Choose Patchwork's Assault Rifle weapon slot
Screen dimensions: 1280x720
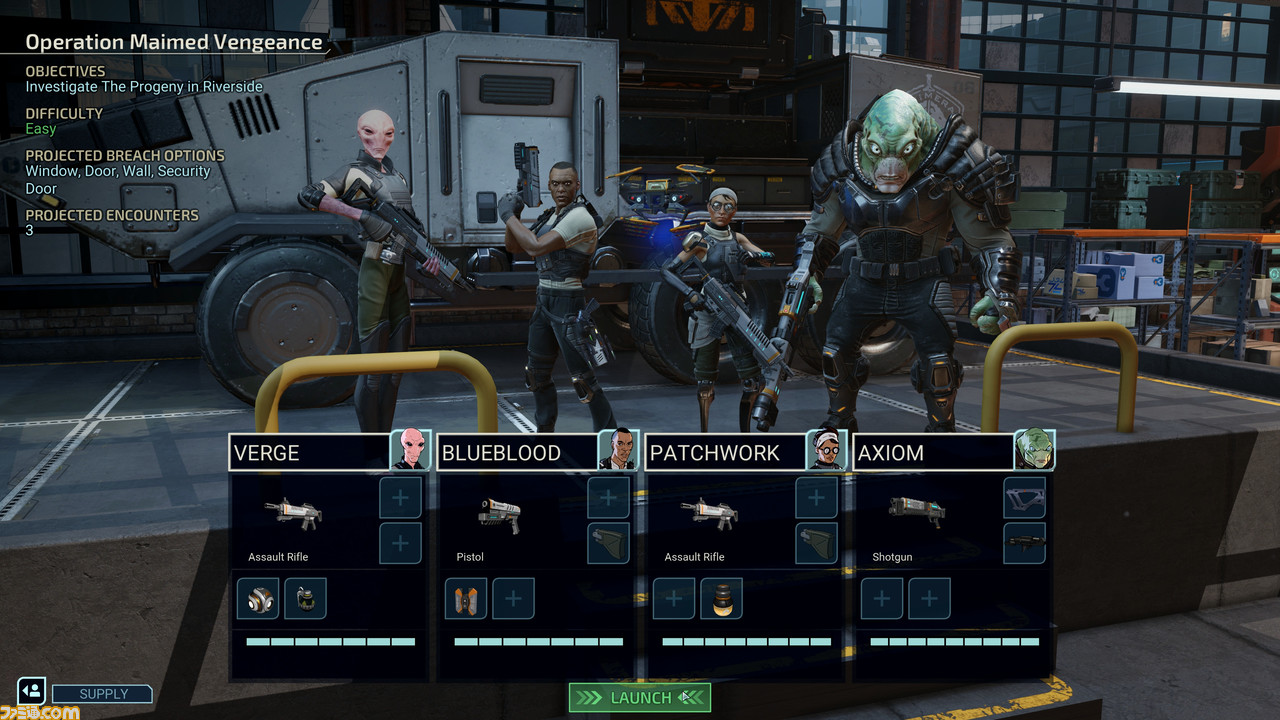(x=708, y=514)
